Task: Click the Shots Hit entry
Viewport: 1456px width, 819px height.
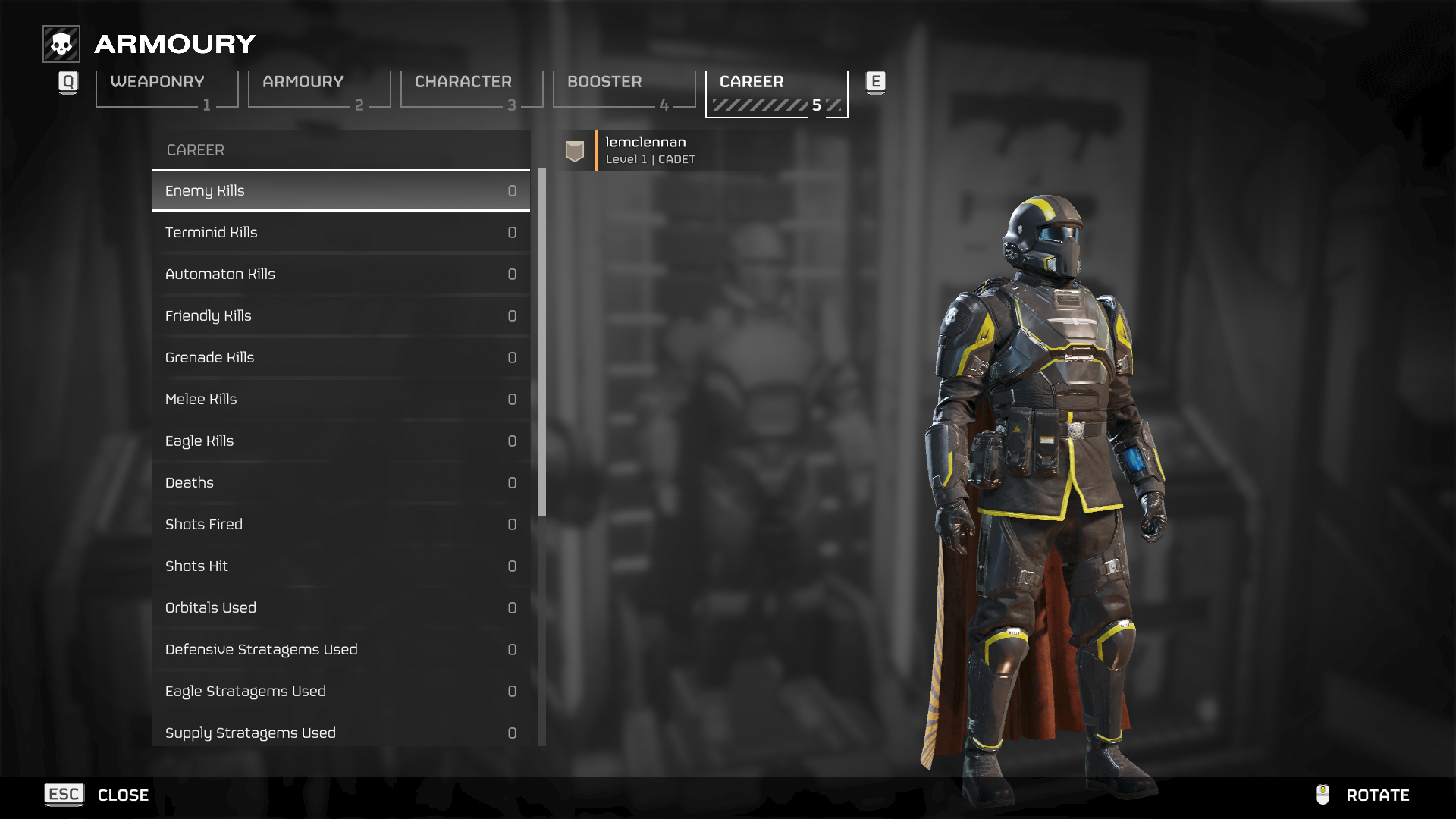Action: [x=340, y=566]
